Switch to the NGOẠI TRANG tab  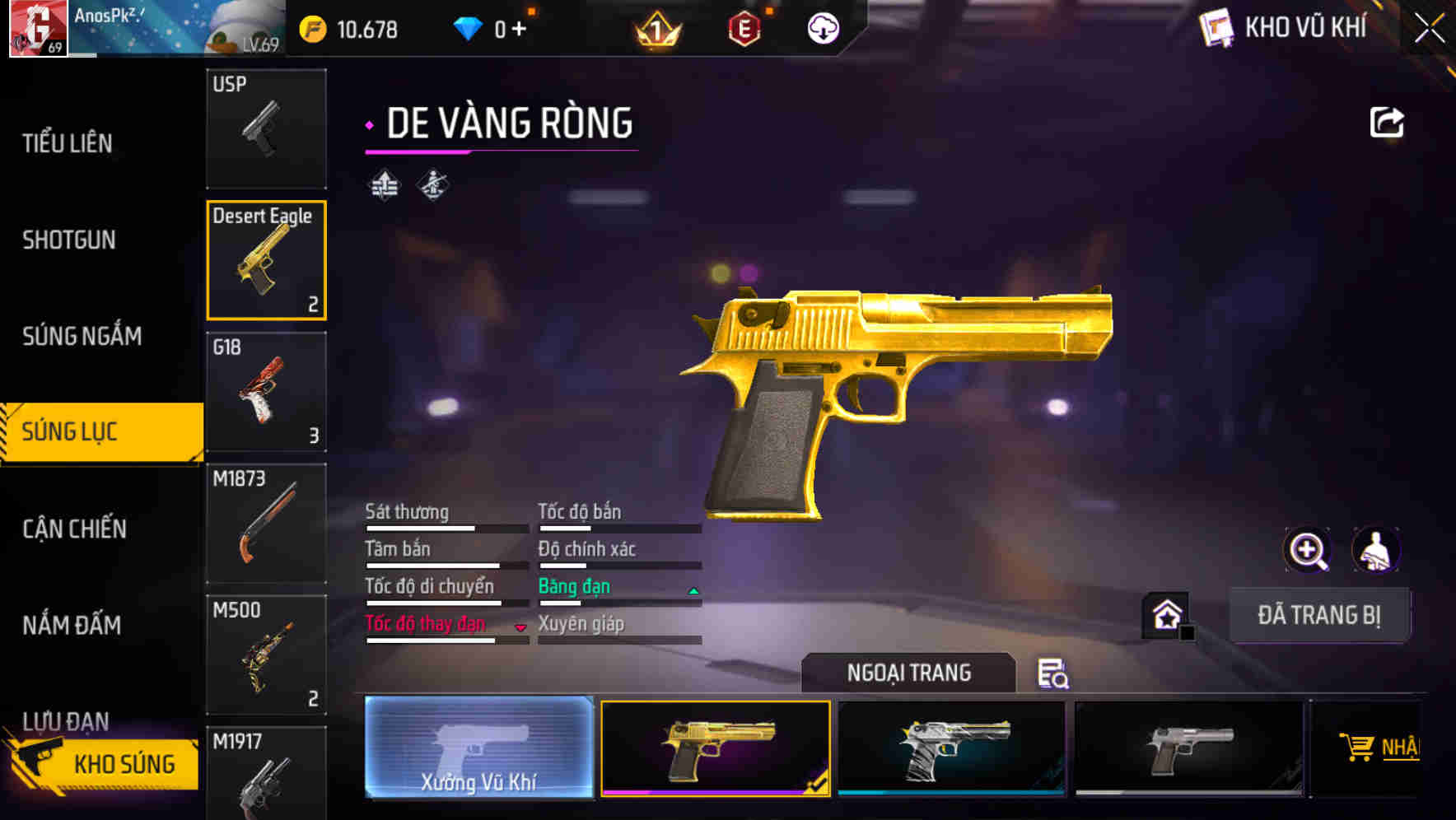(908, 672)
